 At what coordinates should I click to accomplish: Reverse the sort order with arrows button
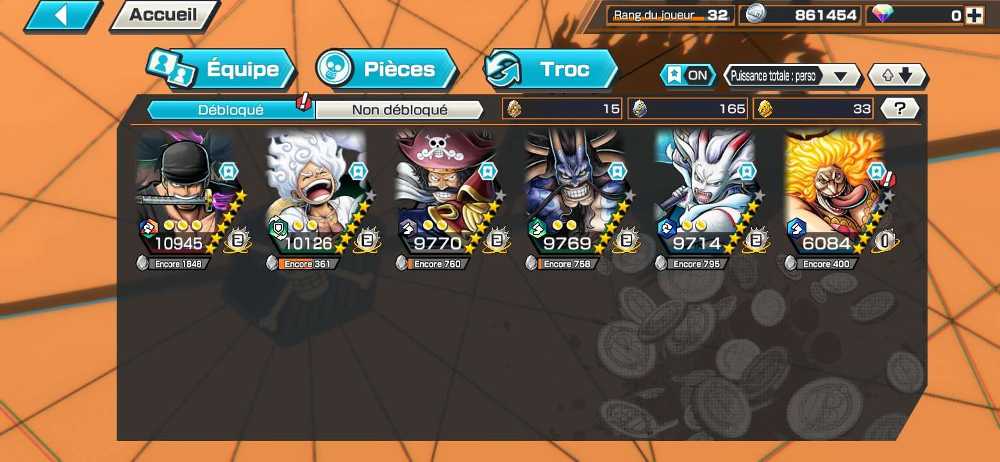point(897,76)
